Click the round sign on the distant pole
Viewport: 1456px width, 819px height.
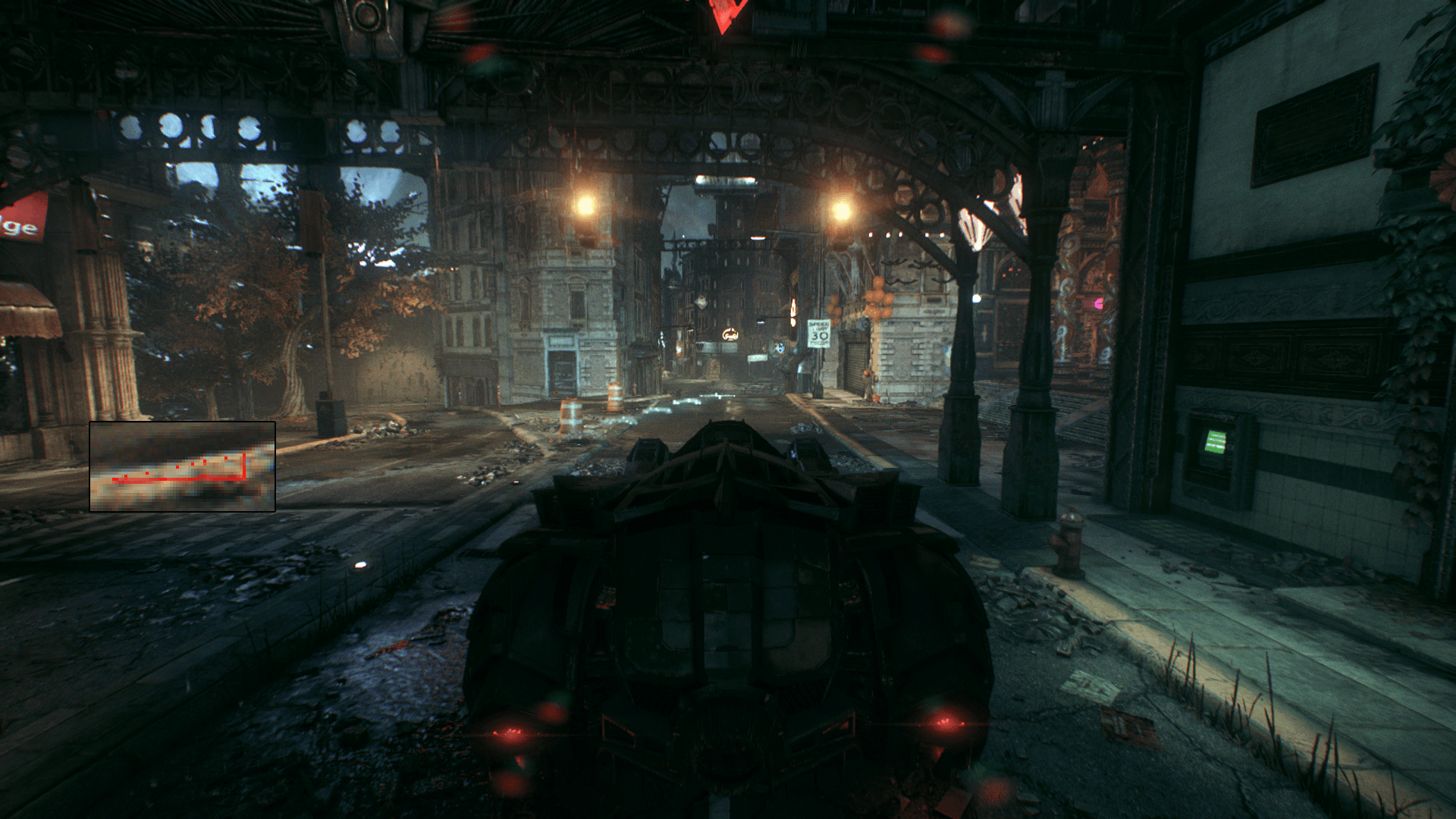[x=780, y=349]
